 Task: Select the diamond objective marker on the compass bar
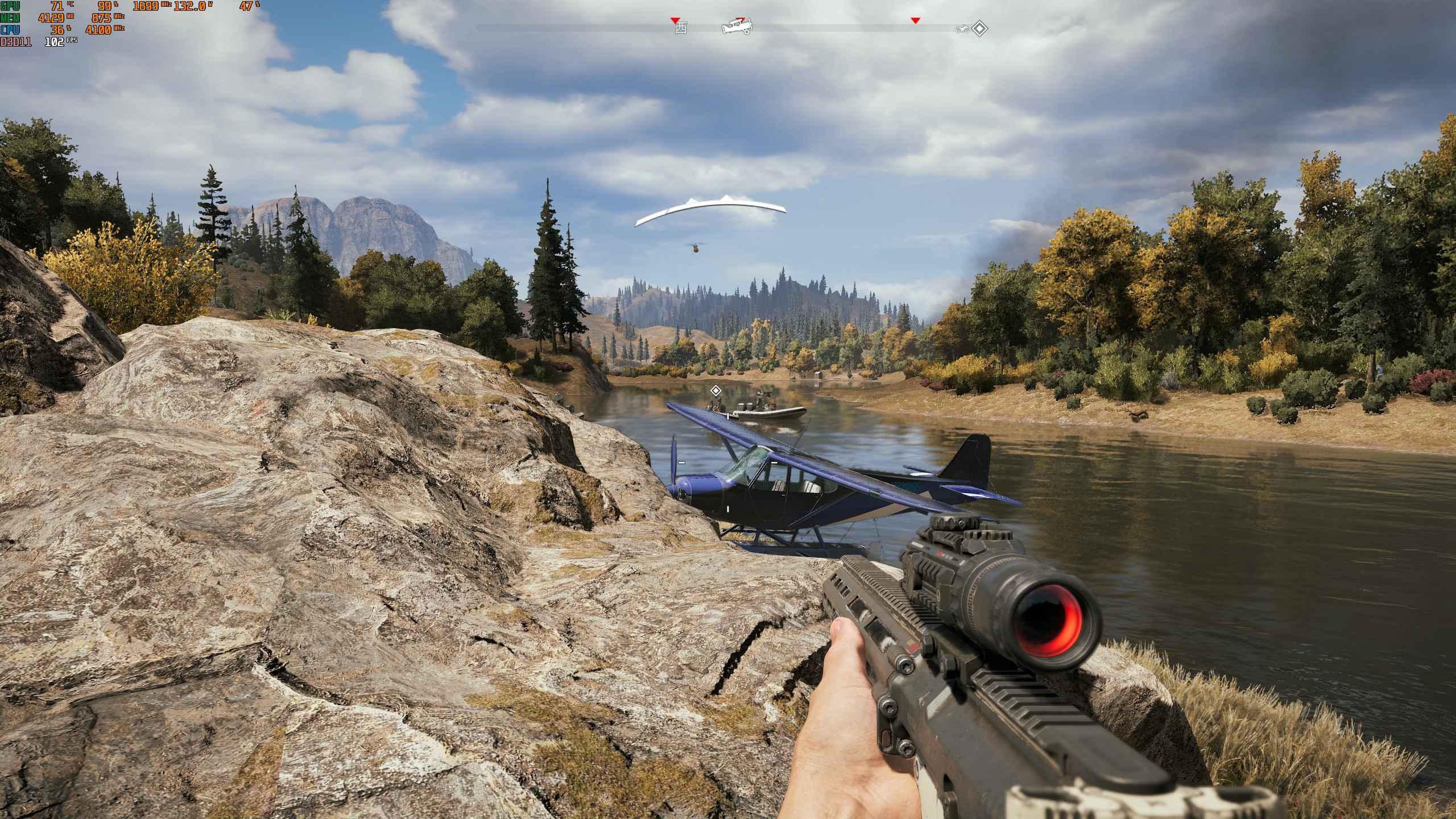[x=979, y=28]
